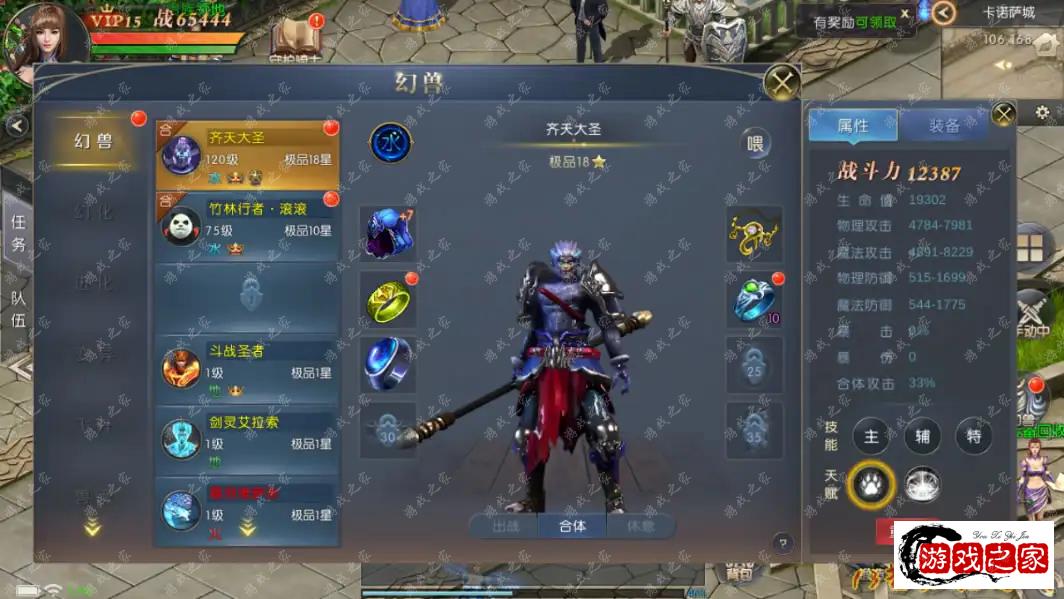Open the 幻兽 side tab
This screenshot has width=1064, height=599.
click(x=94, y=141)
